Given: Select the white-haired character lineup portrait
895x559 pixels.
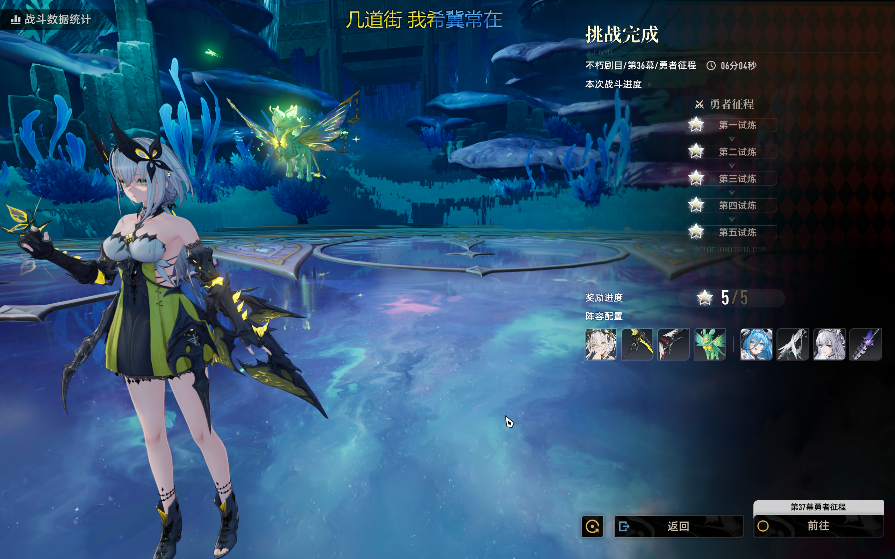Looking at the screenshot, I should click(601, 344).
